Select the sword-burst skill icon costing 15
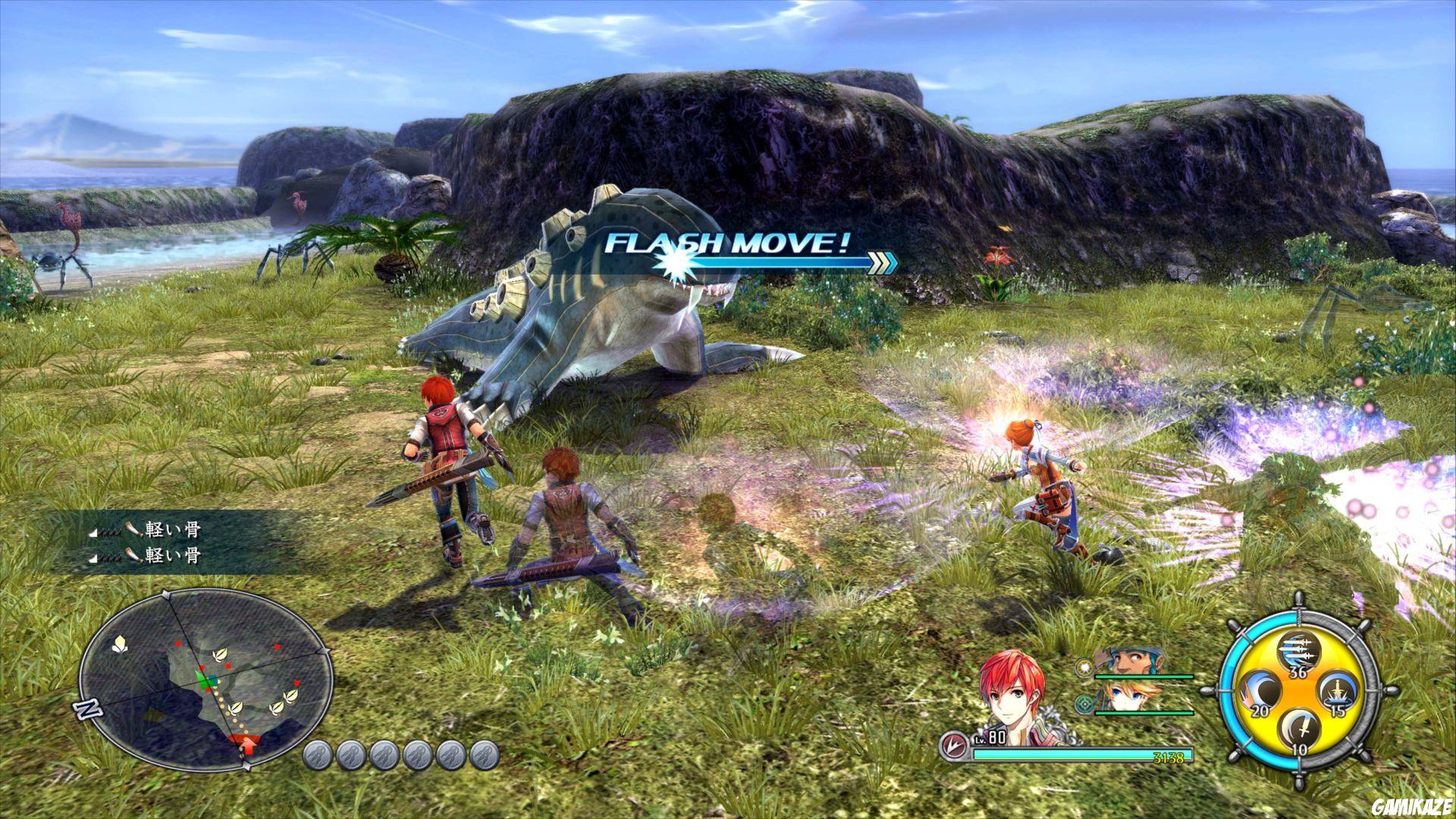The image size is (1456, 819). [1338, 692]
